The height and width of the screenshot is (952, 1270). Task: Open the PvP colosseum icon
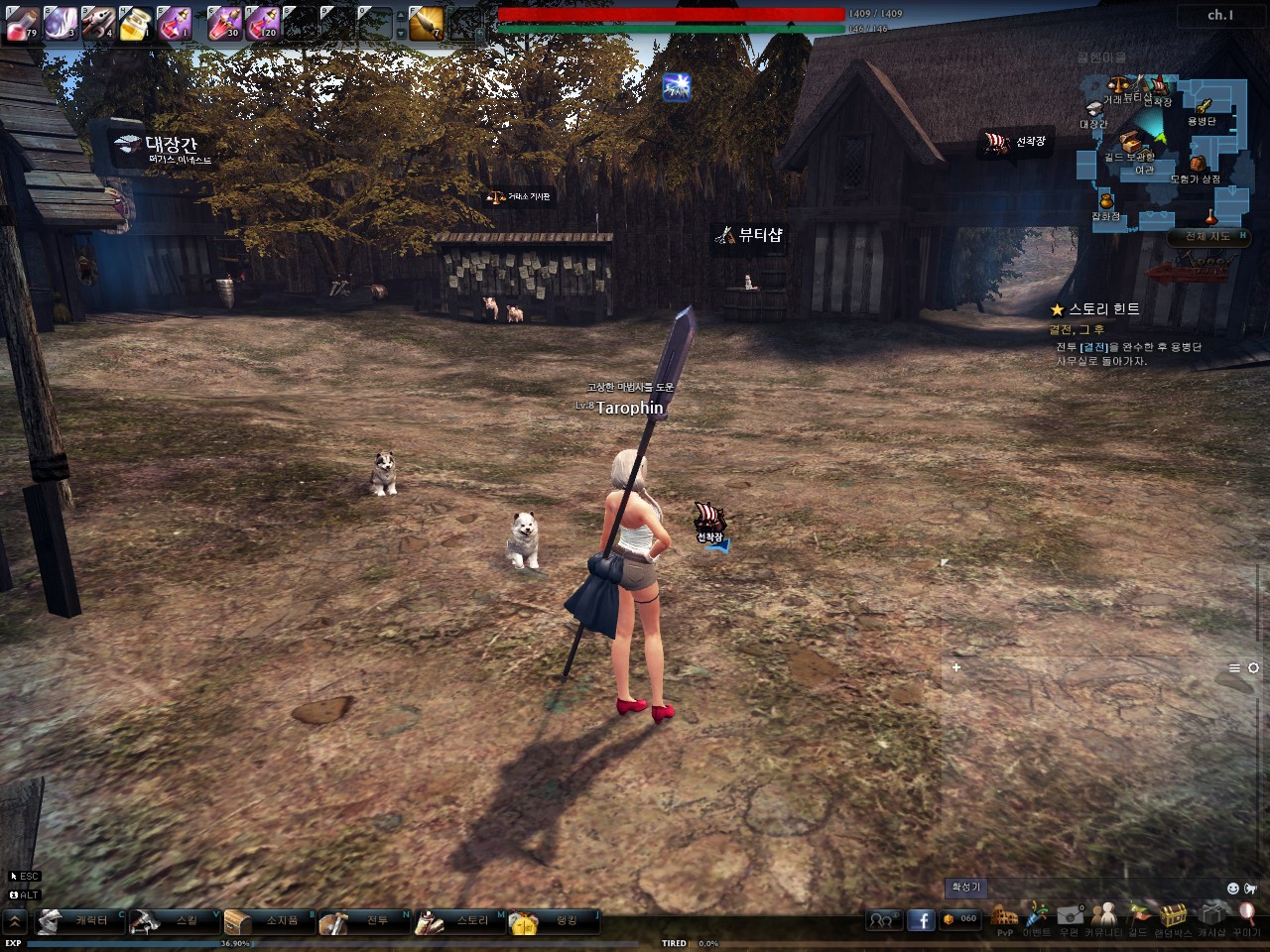(1004, 917)
